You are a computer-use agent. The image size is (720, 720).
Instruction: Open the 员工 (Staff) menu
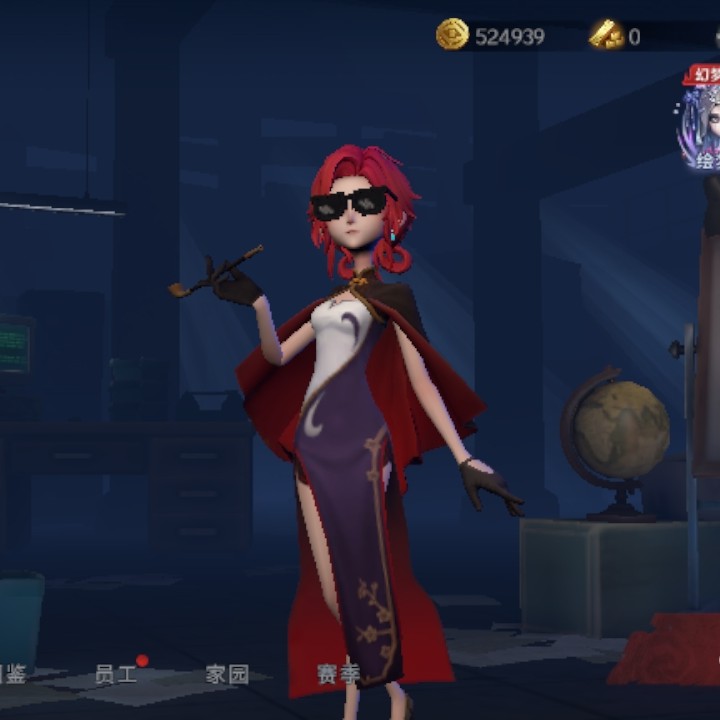coord(115,674)
